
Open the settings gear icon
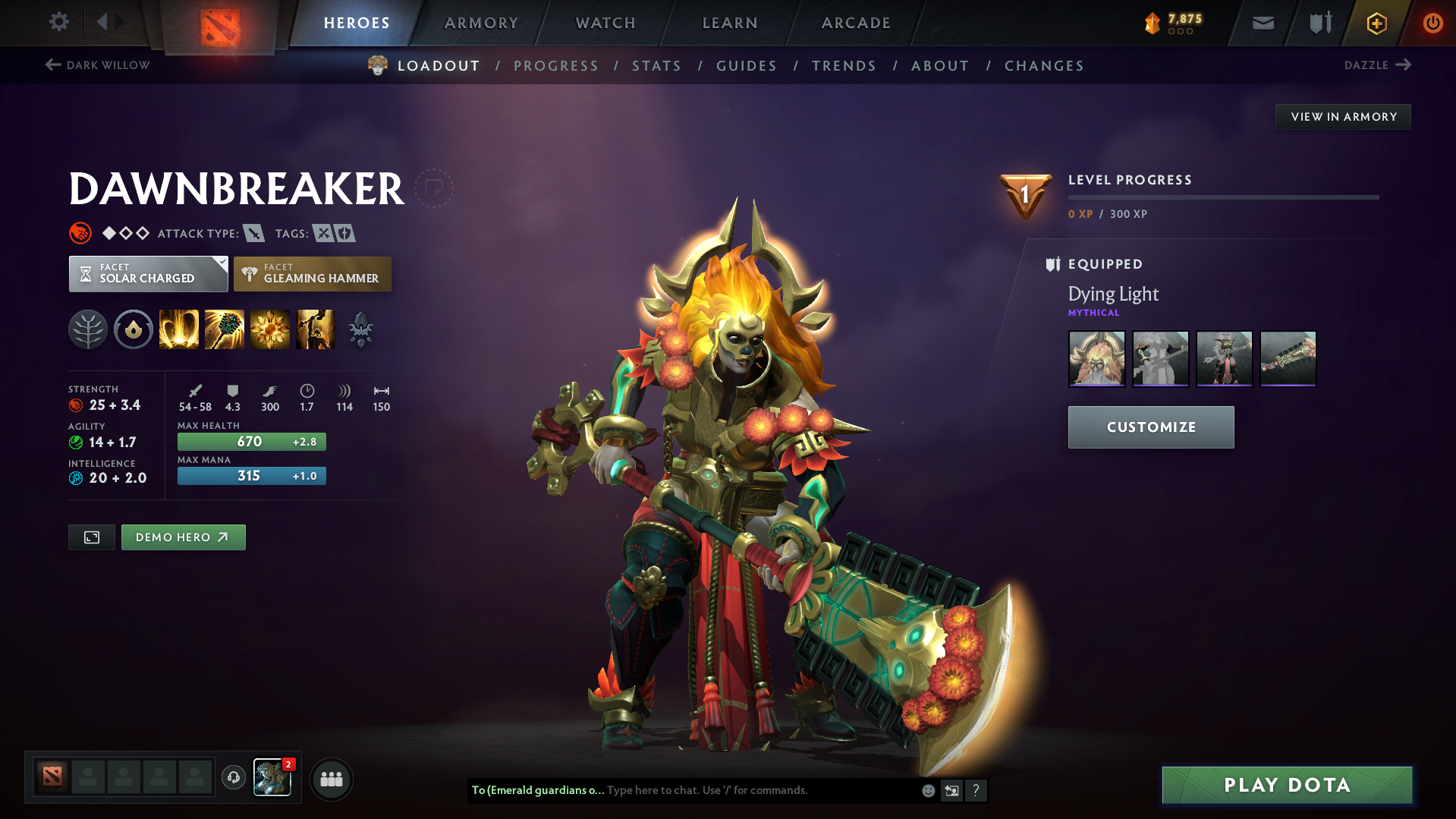(59, 22)
